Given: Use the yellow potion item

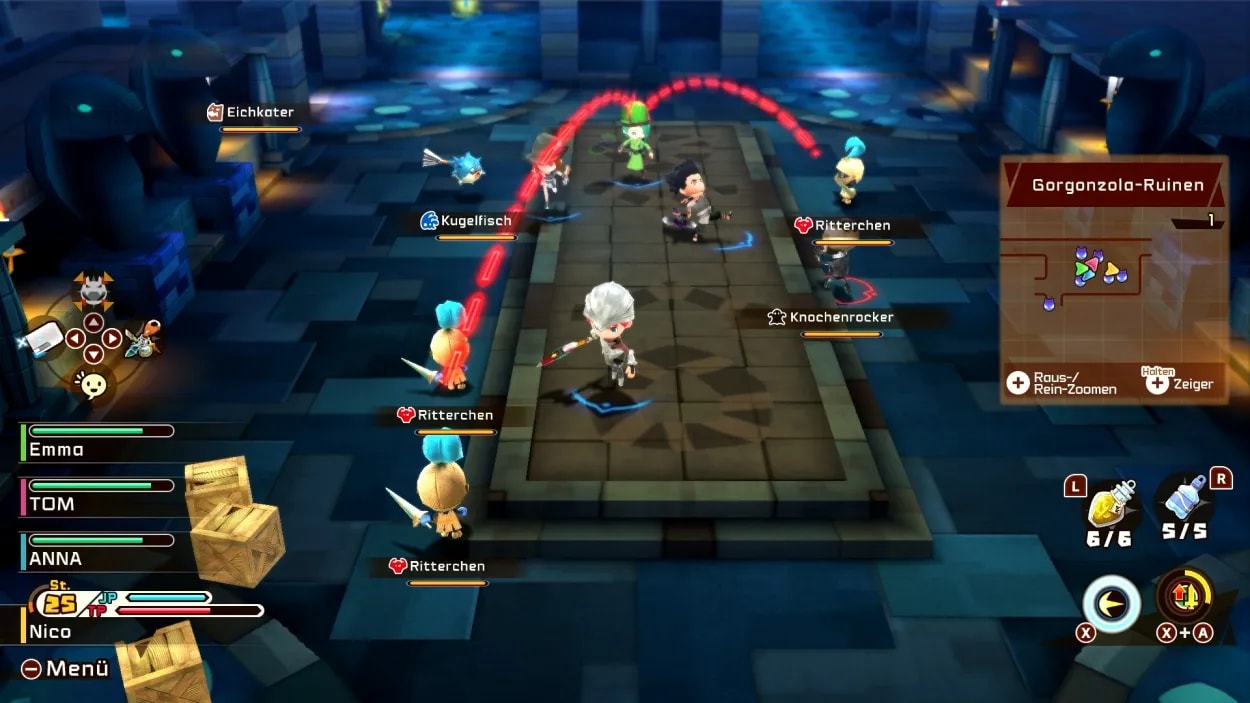Looking at the screenshot, I should [x=1108, y=505].
